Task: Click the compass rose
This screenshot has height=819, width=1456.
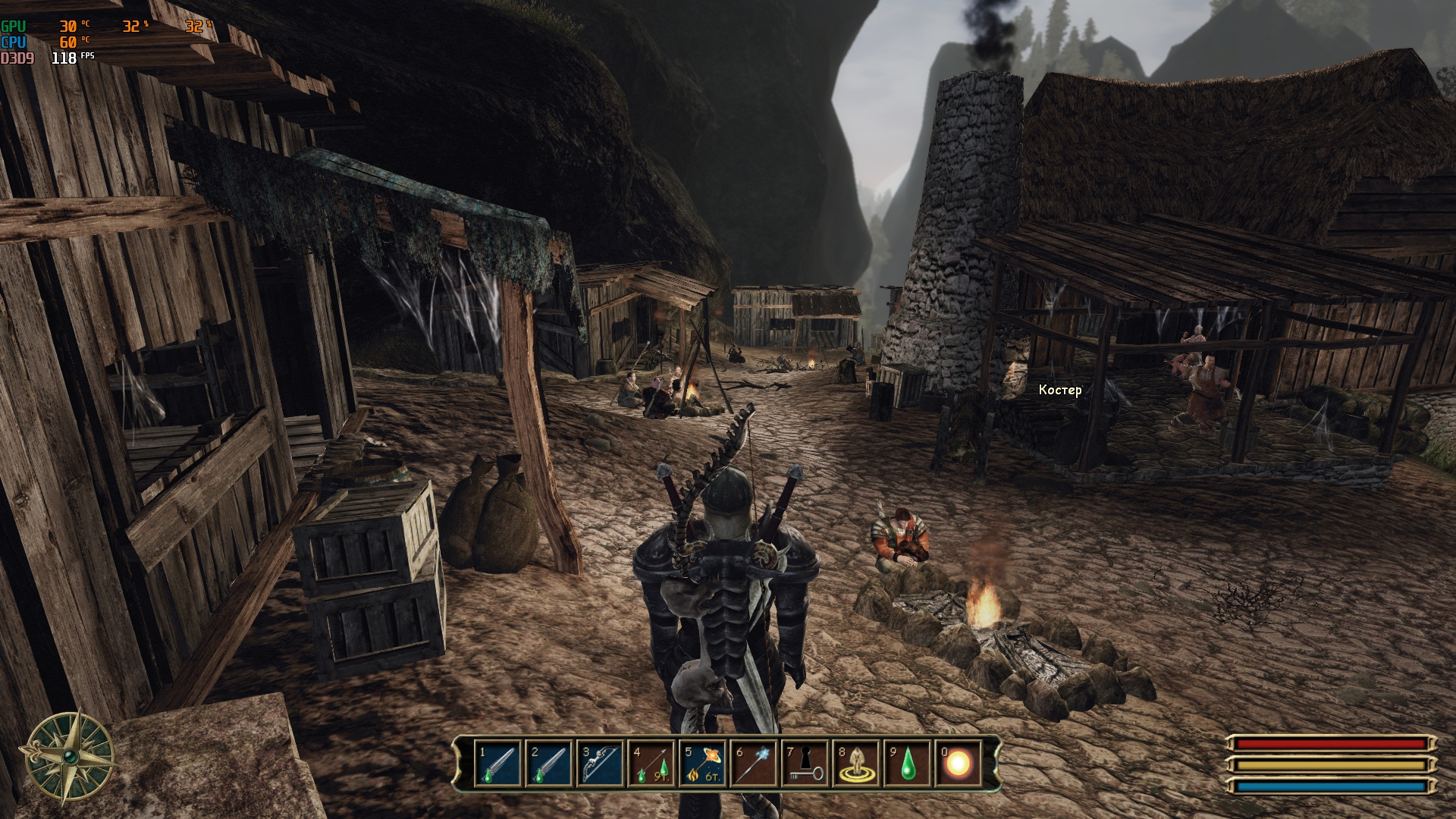Action: 70,756
